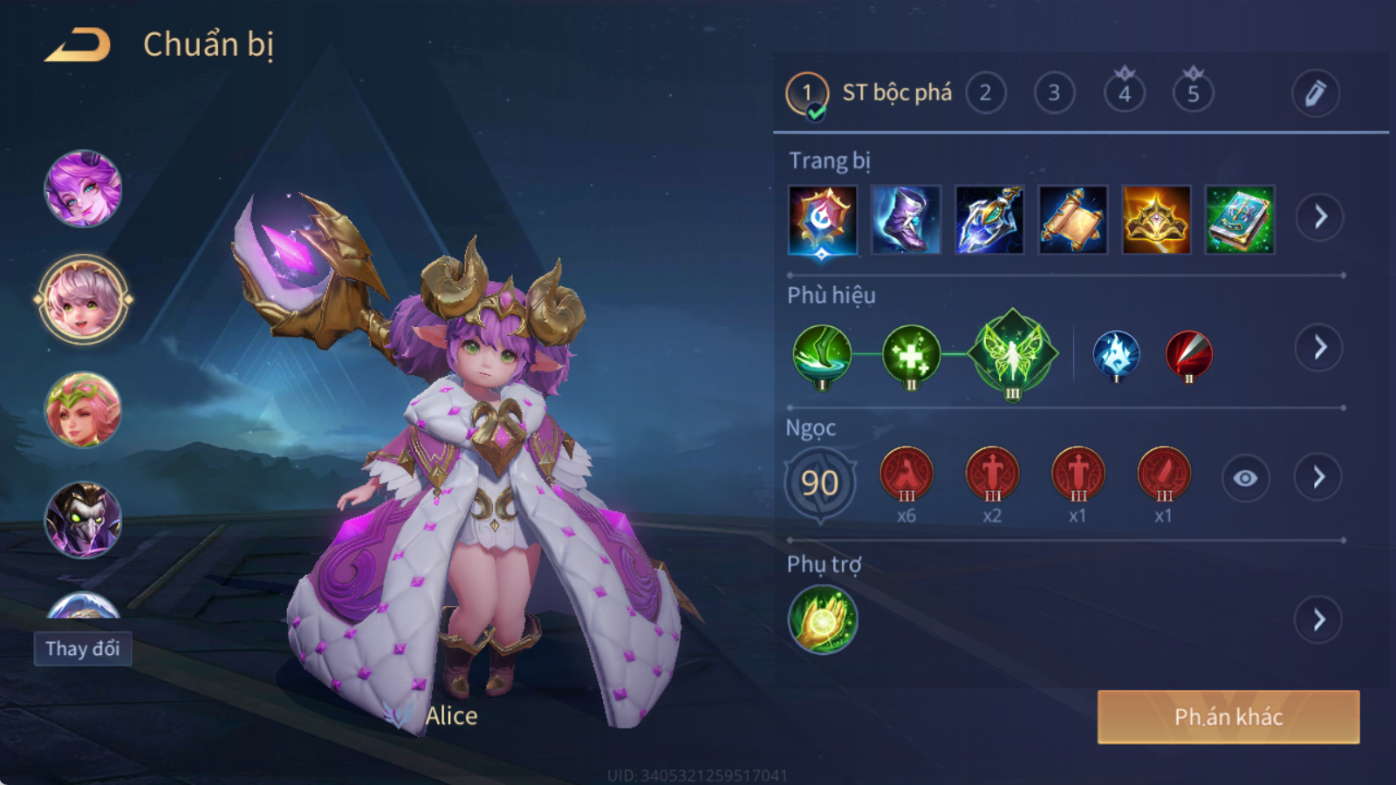Screen dimensions: 1396x785
Task: Open equipment details with the Trang bị arrow
Action: click(x=1320, y=217)
